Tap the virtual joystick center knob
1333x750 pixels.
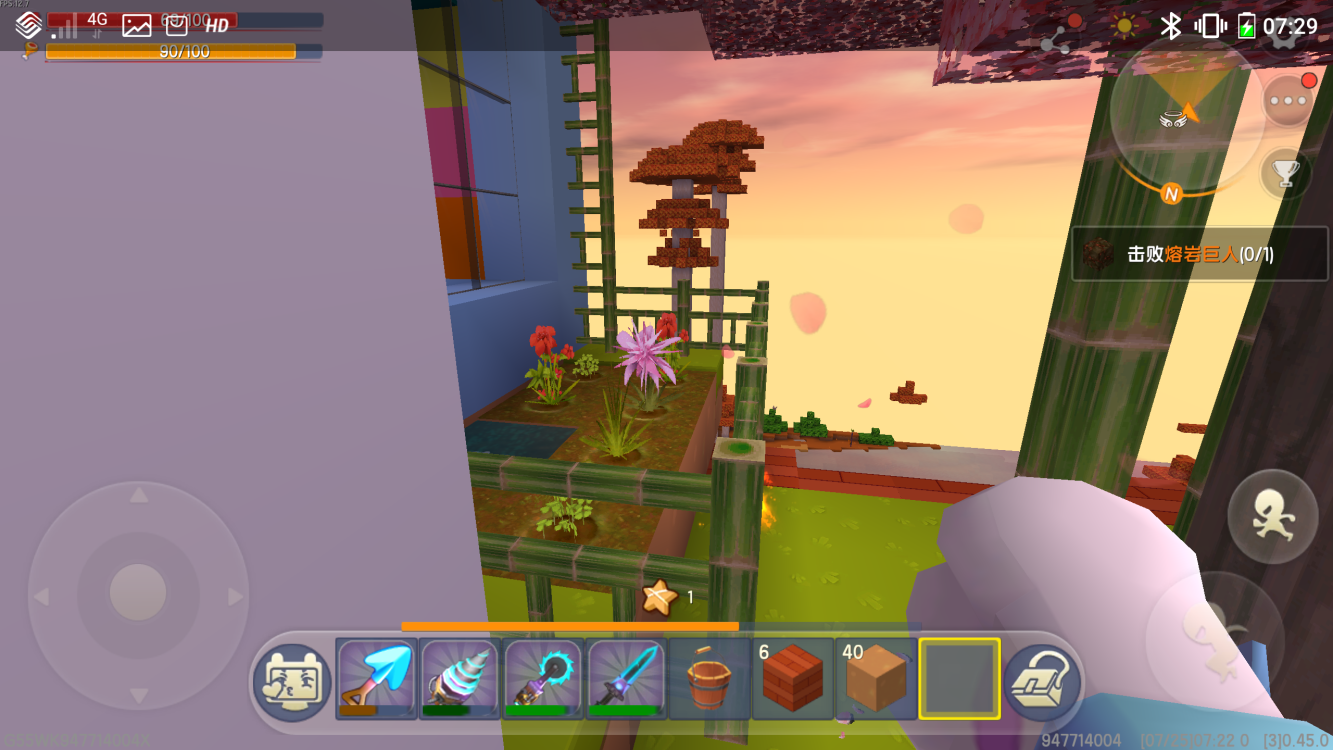(x=138, y=593)
